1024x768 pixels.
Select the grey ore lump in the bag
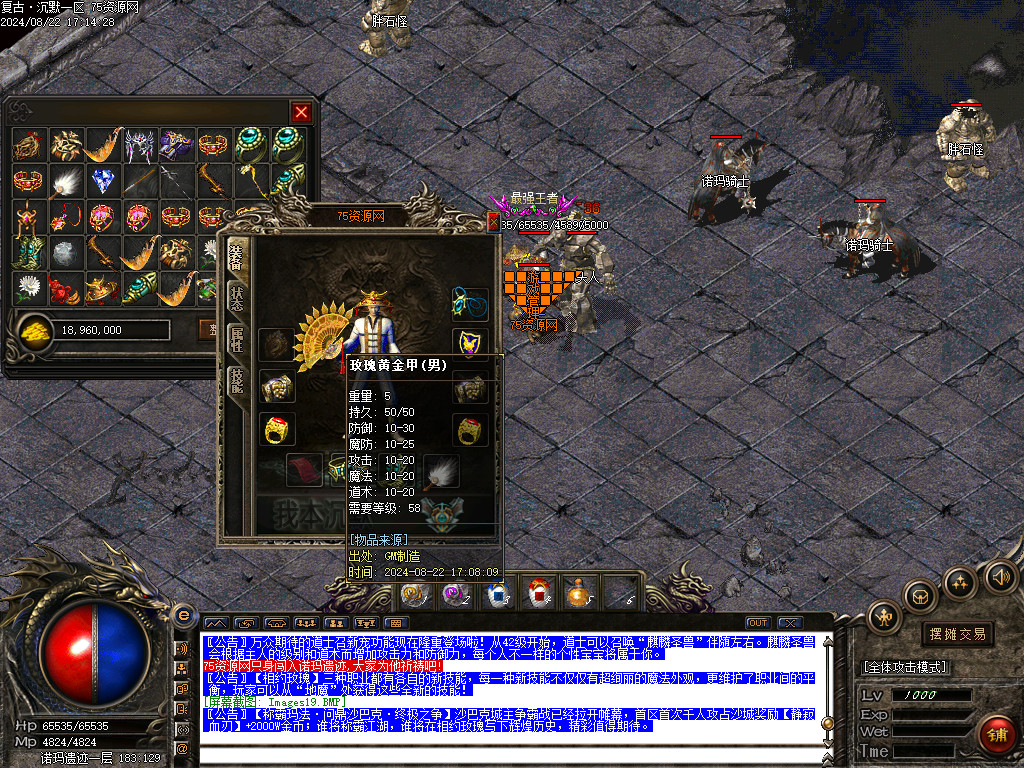(66, 253)
